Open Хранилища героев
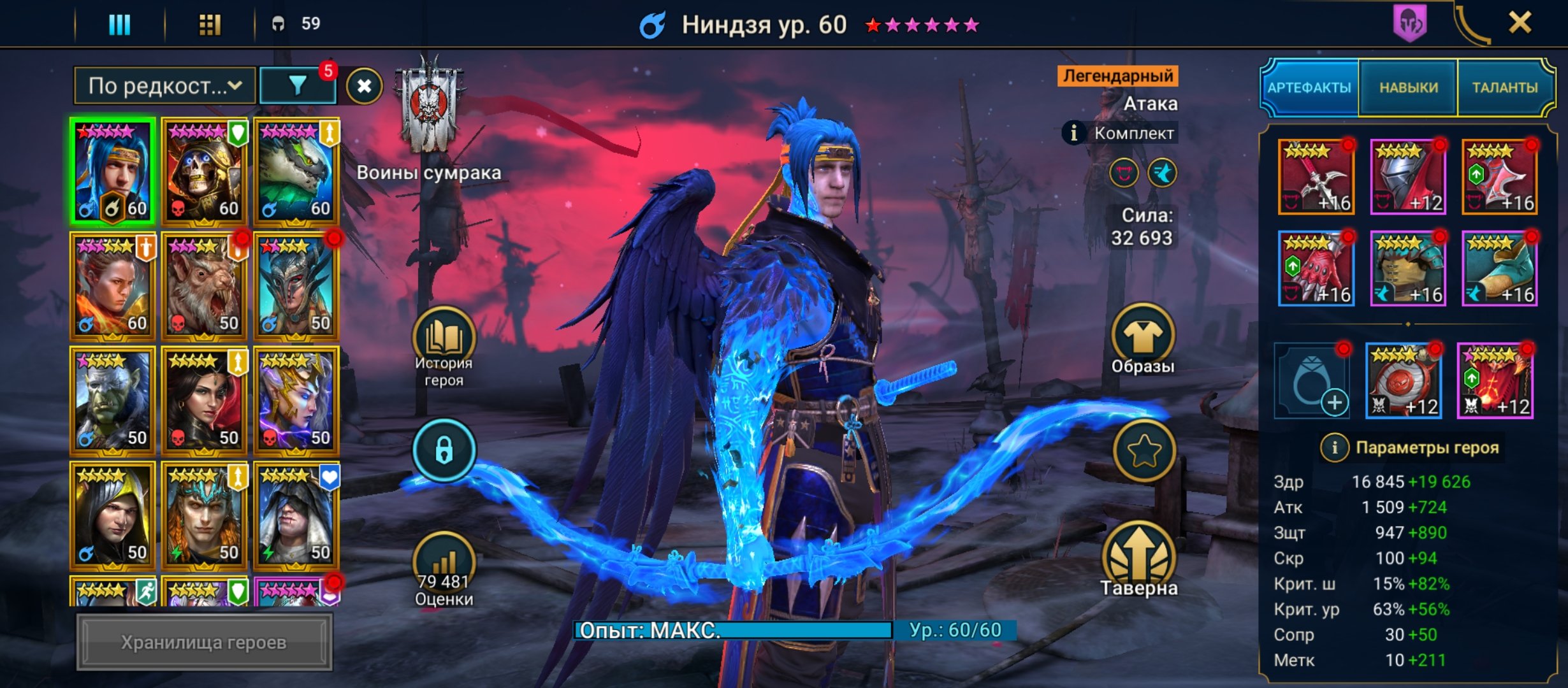 (x=204, y=642)
